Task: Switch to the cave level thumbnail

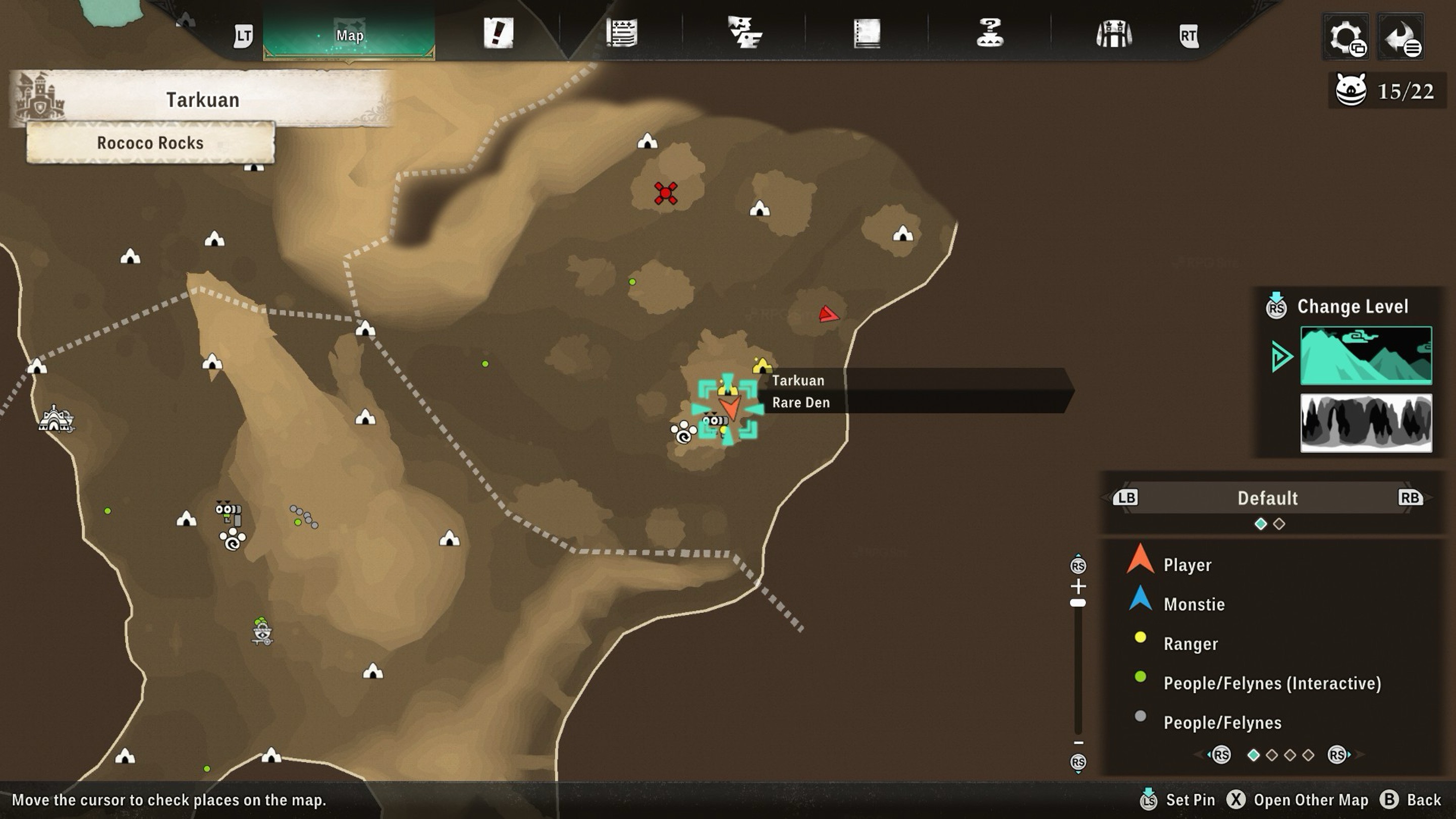Action: click(x=1366, y=423)
